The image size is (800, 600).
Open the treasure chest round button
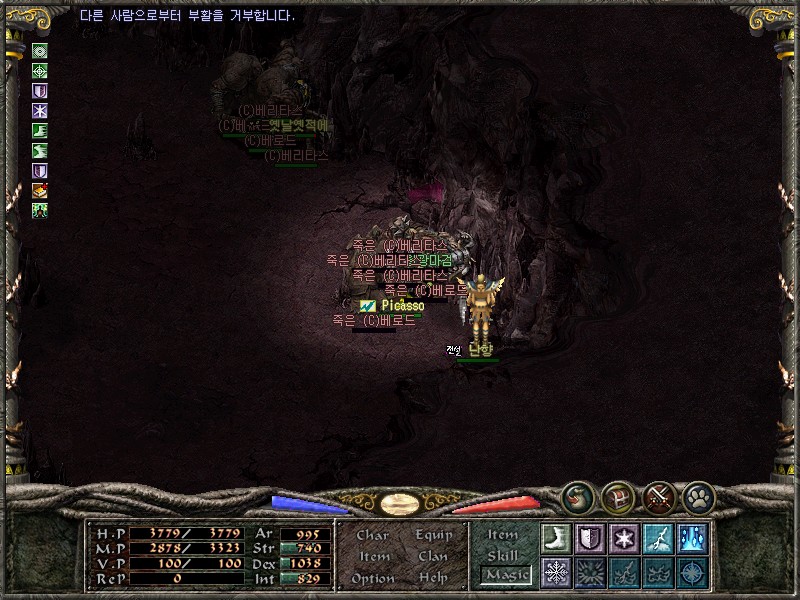[x=617, y=497]
